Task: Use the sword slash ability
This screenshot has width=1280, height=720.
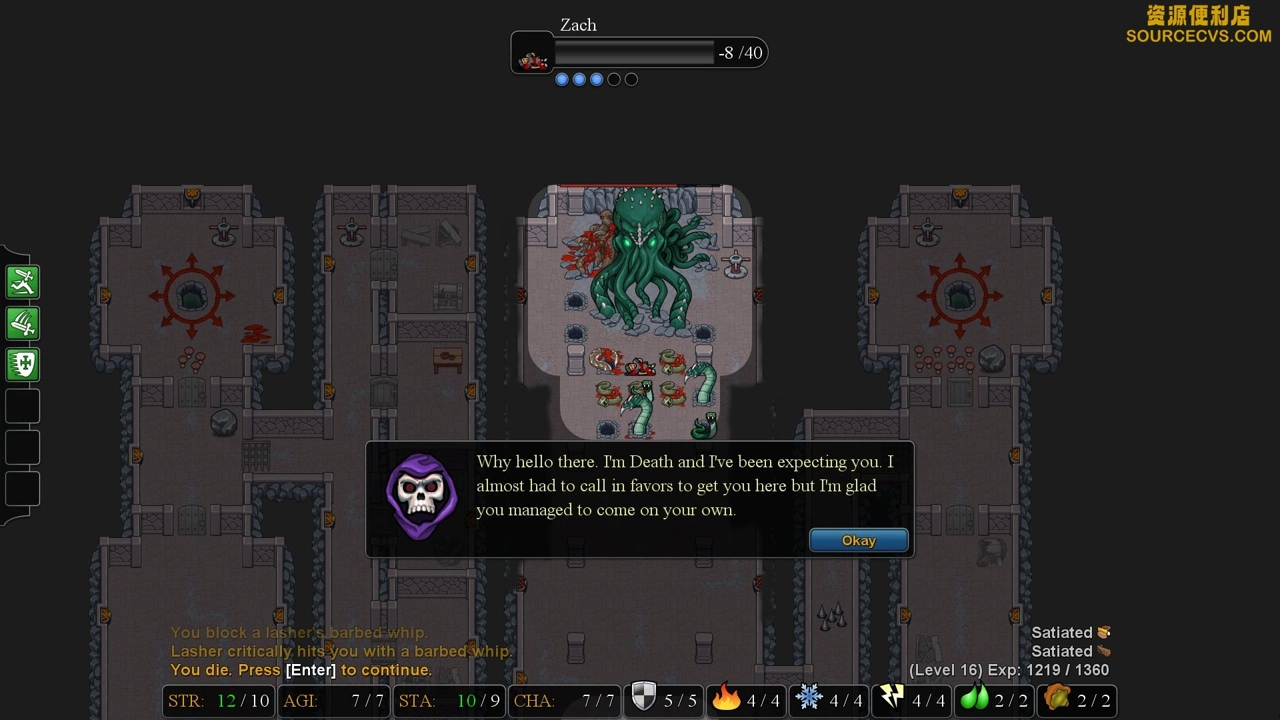Action: [23, 324]
